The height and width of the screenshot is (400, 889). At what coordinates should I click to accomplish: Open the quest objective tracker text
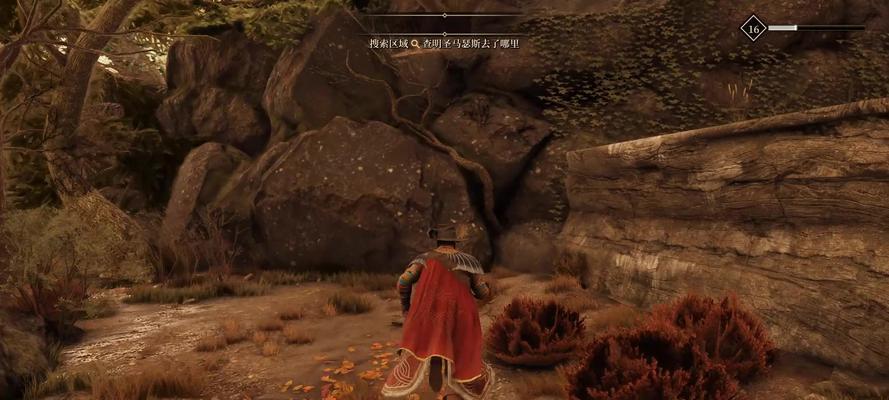(x=443, y=44)
